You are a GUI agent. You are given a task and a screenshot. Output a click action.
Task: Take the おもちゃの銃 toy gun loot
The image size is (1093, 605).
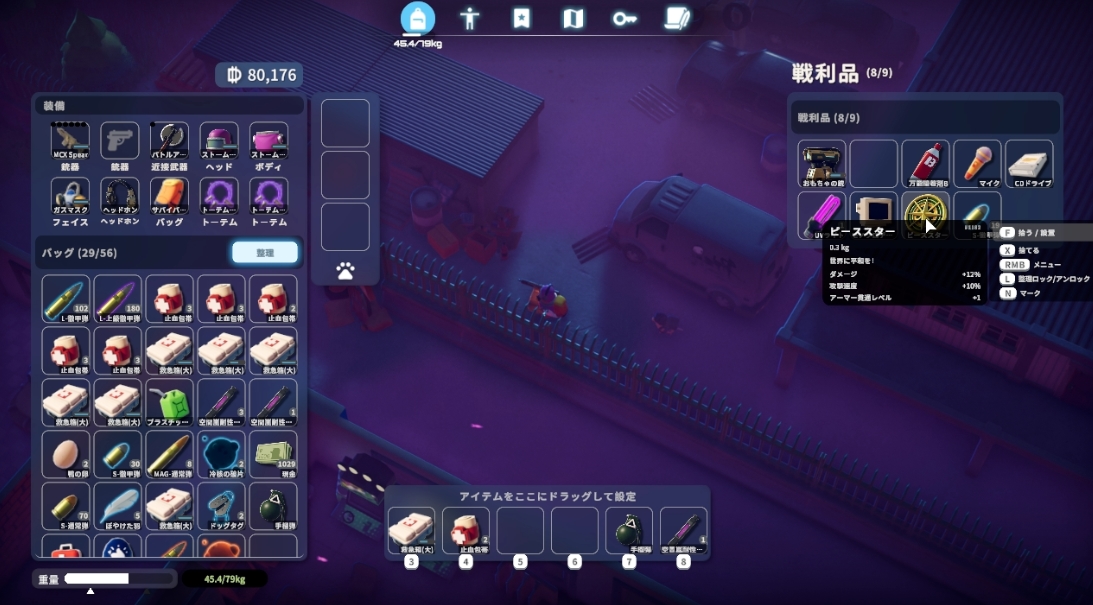pyautogui.click(x=822, y=163)
